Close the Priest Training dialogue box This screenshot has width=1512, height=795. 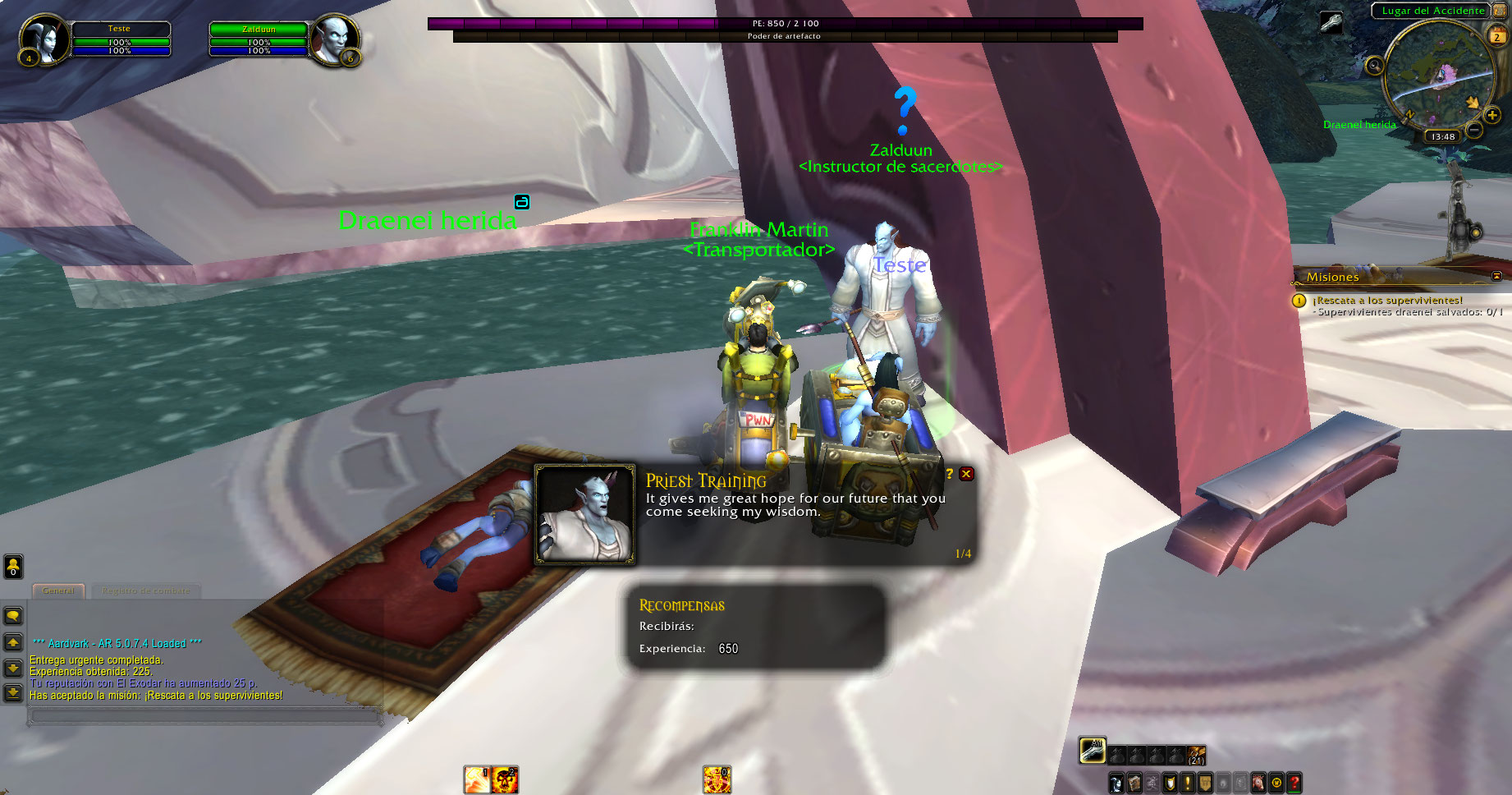[967, 474]
